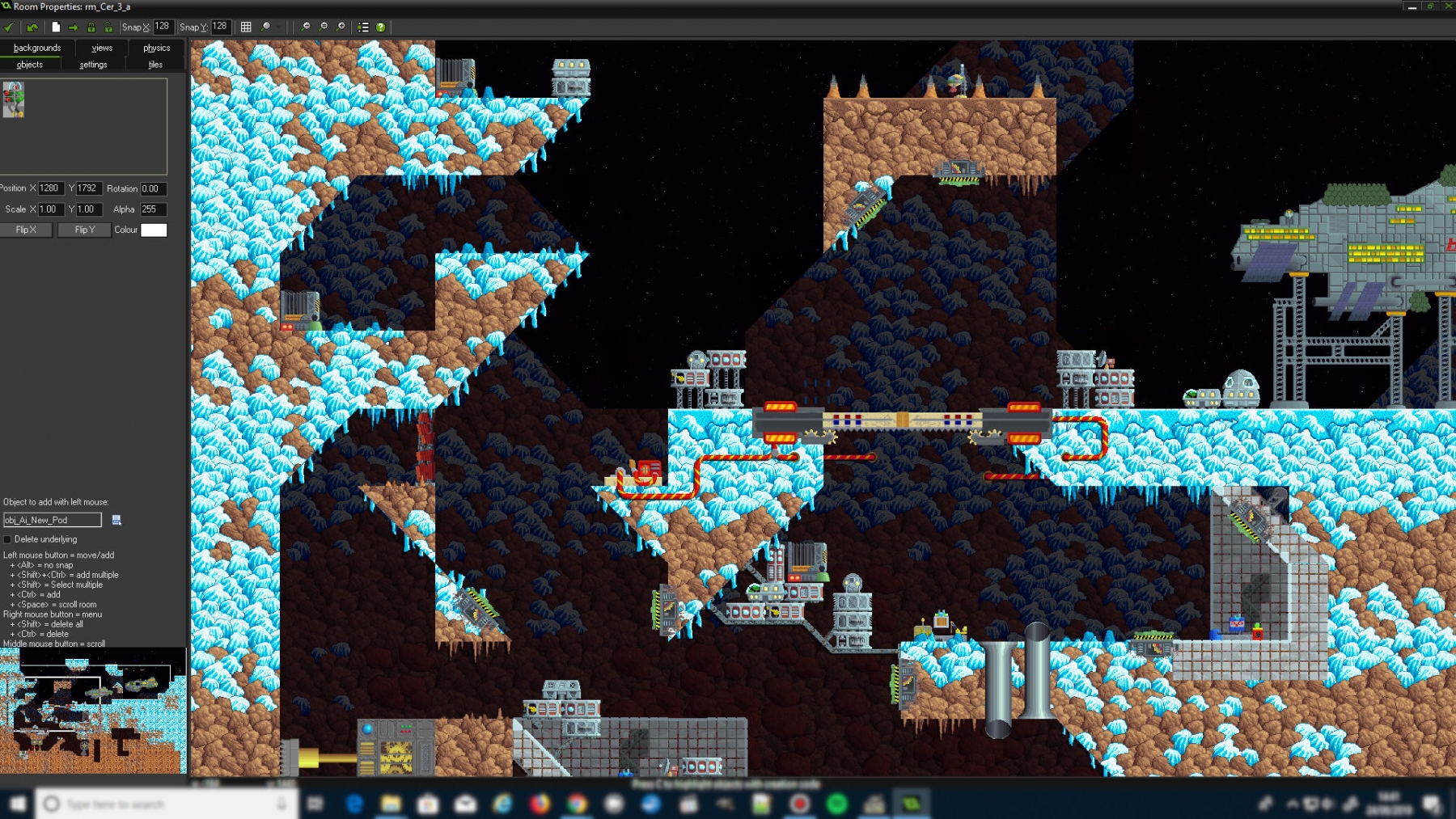Click the Snap X value field

point(163,27)
